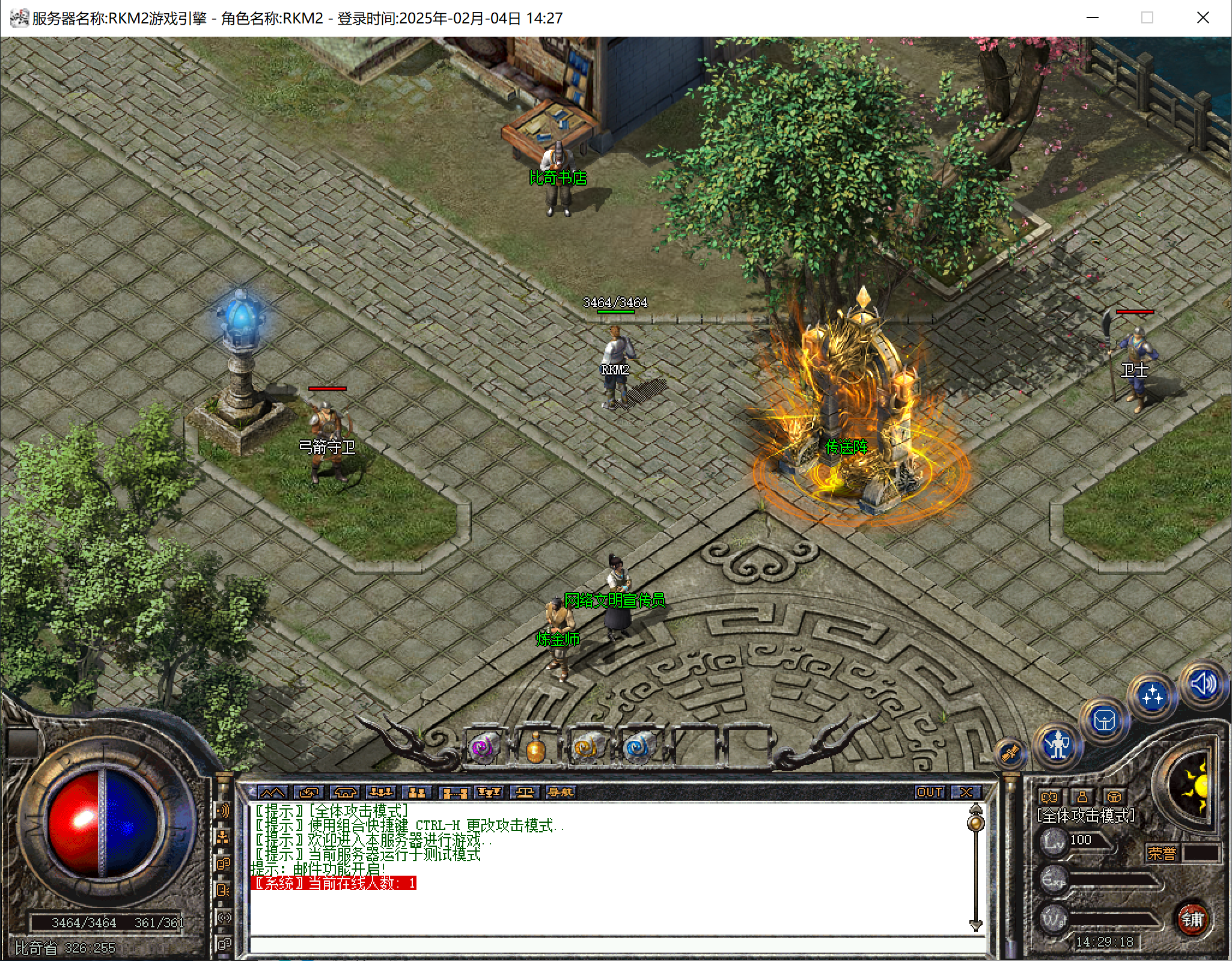Close game via X beside OUT
The height and width of the screenshot is (961, 1232).
tap(966, 792)
